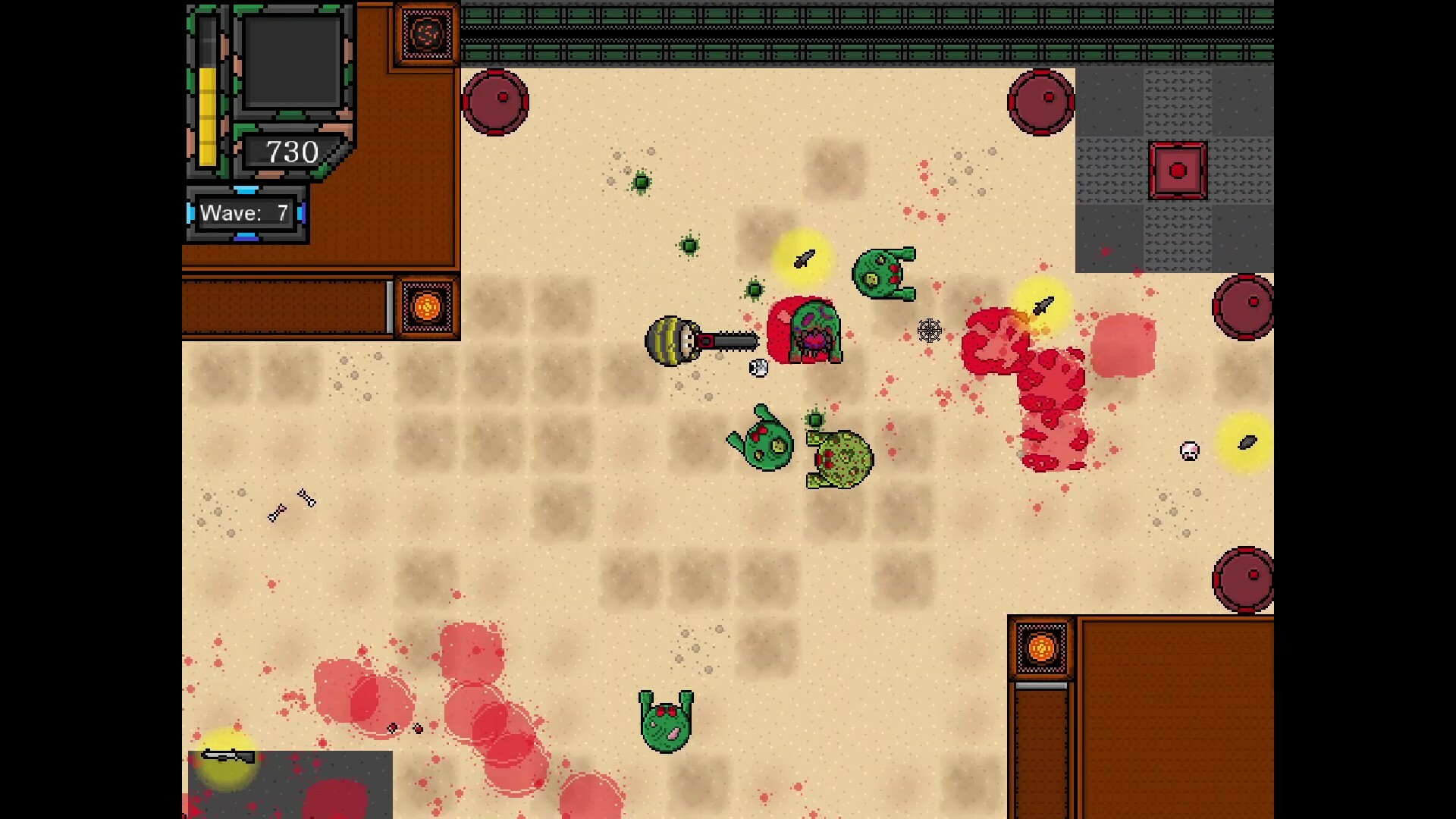Click the Wave: 7 counter panel
Image resolution: width=1456 pixels, height=819 pixels.
pyautogui.click(x=245, y=213)
